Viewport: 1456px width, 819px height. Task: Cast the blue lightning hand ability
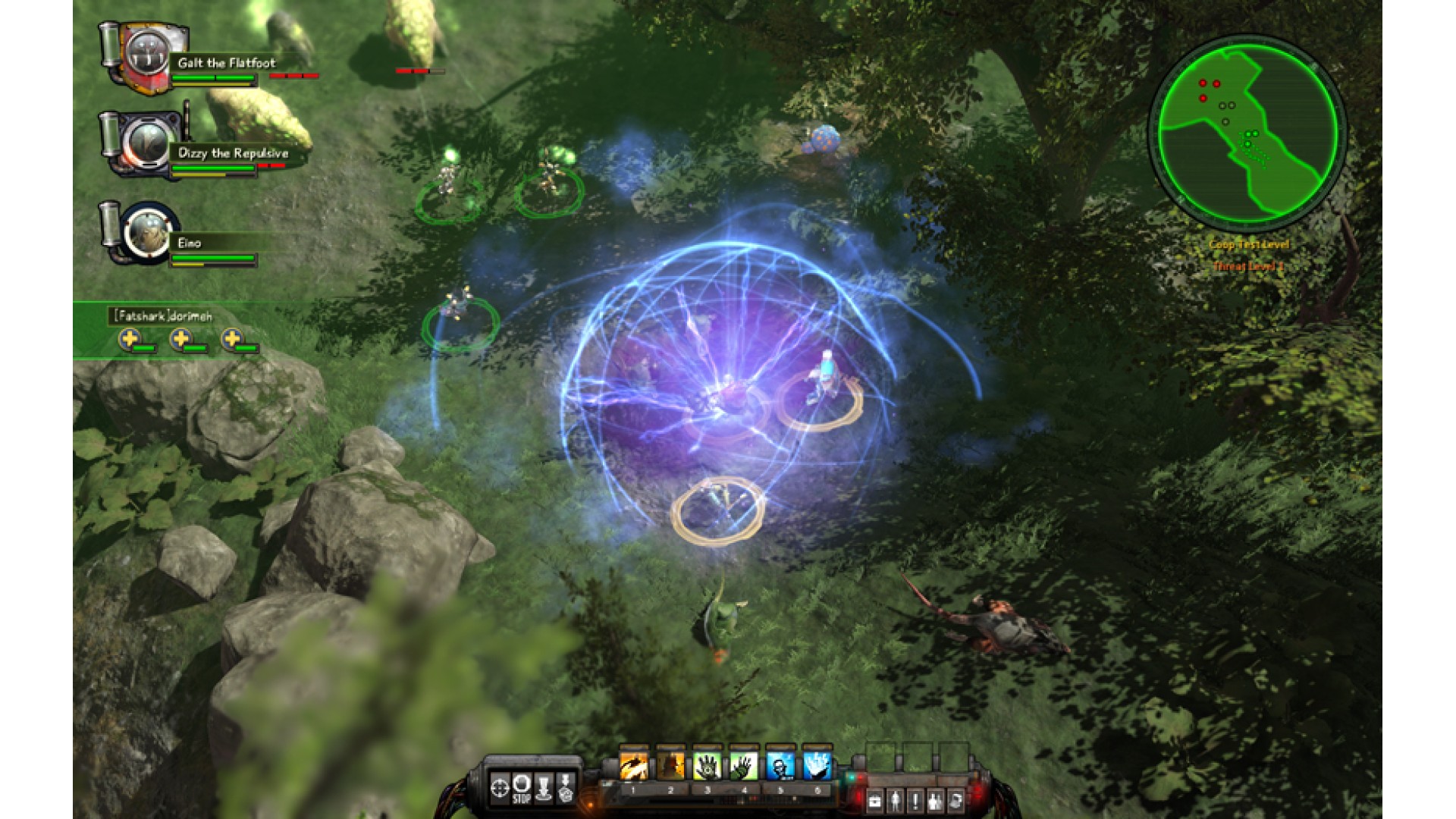tap(817, 766)
